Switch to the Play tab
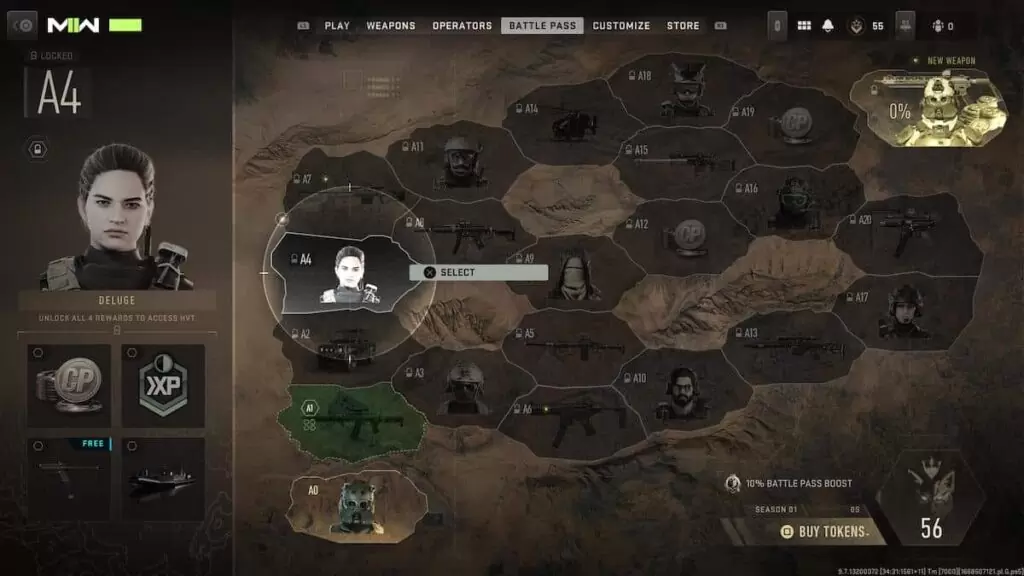The height and width of the screenshot is (576, 1024). (x=336, y=26)
